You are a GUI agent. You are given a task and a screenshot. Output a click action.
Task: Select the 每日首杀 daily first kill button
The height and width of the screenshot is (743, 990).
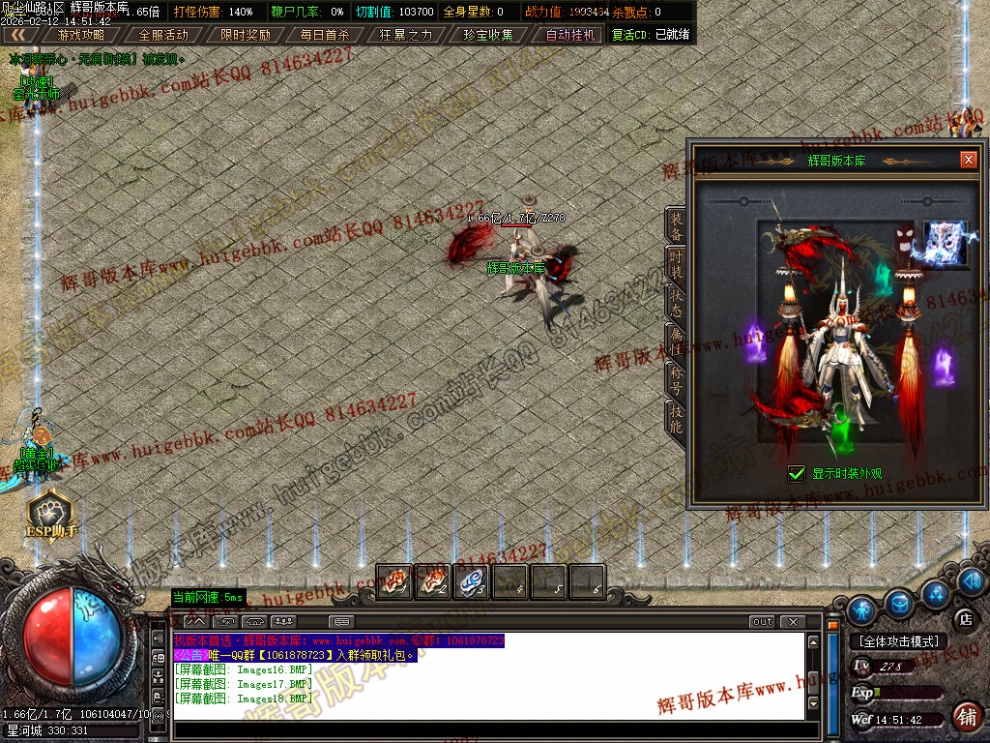coord(325,34)
